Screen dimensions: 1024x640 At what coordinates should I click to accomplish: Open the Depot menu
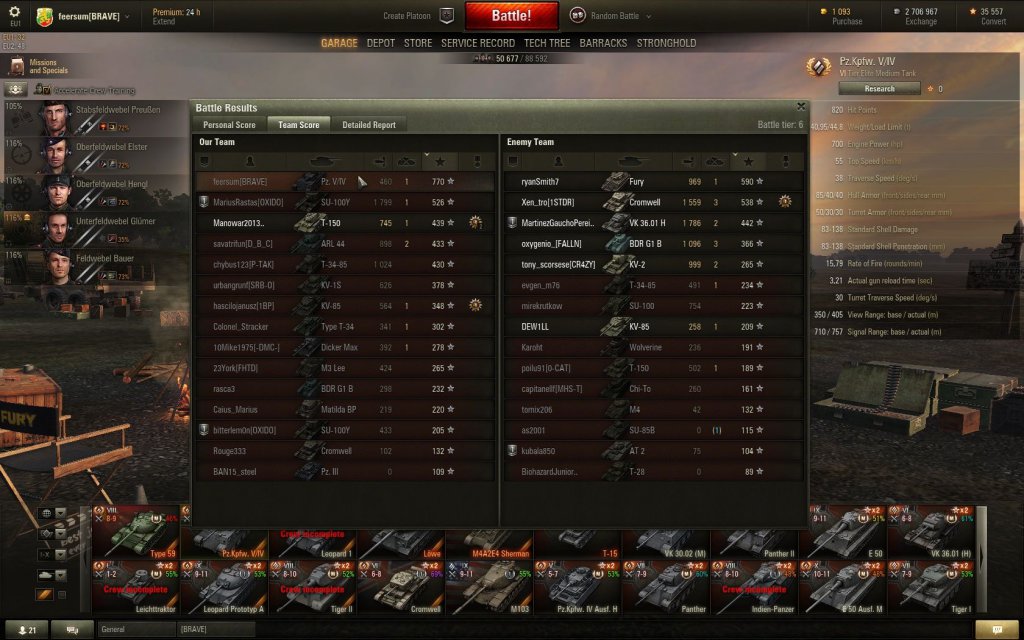pos(380,43)
